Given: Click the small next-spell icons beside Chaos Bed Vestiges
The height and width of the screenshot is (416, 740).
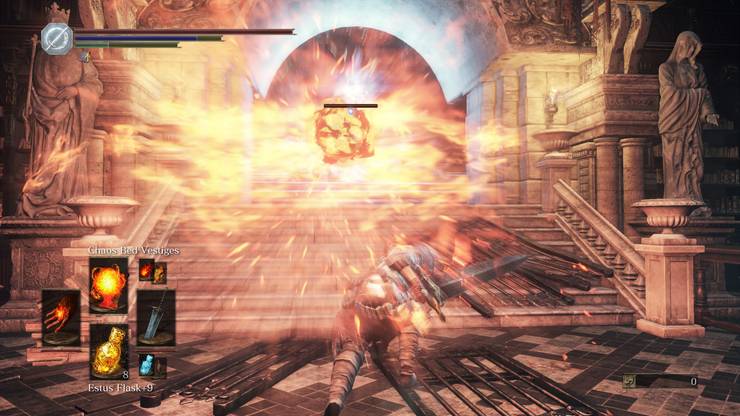Looking at the screenshot, I should [x=152, y=271].
